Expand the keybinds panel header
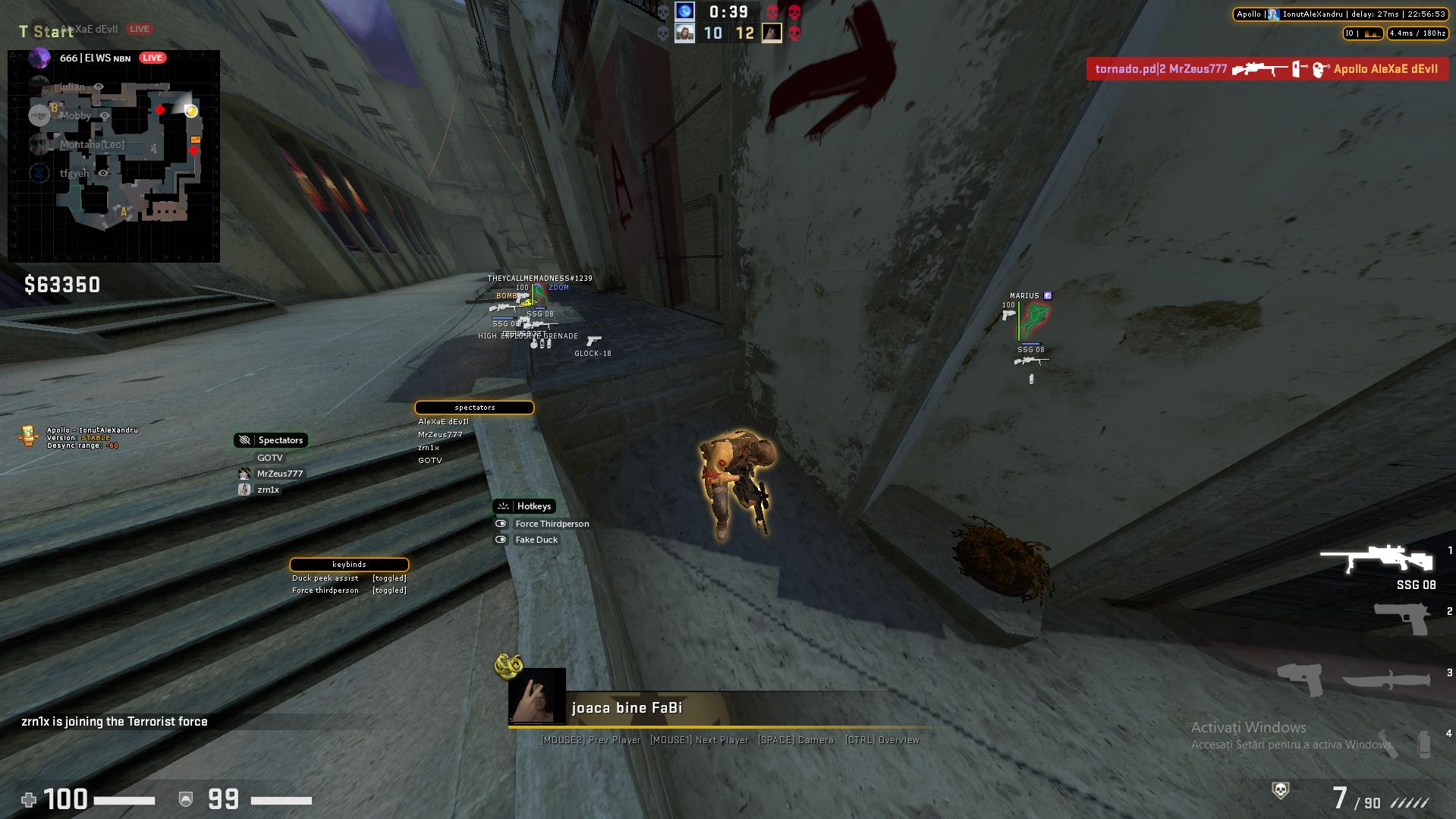Viewport: 1456px width, 819px height. point(349,564)
